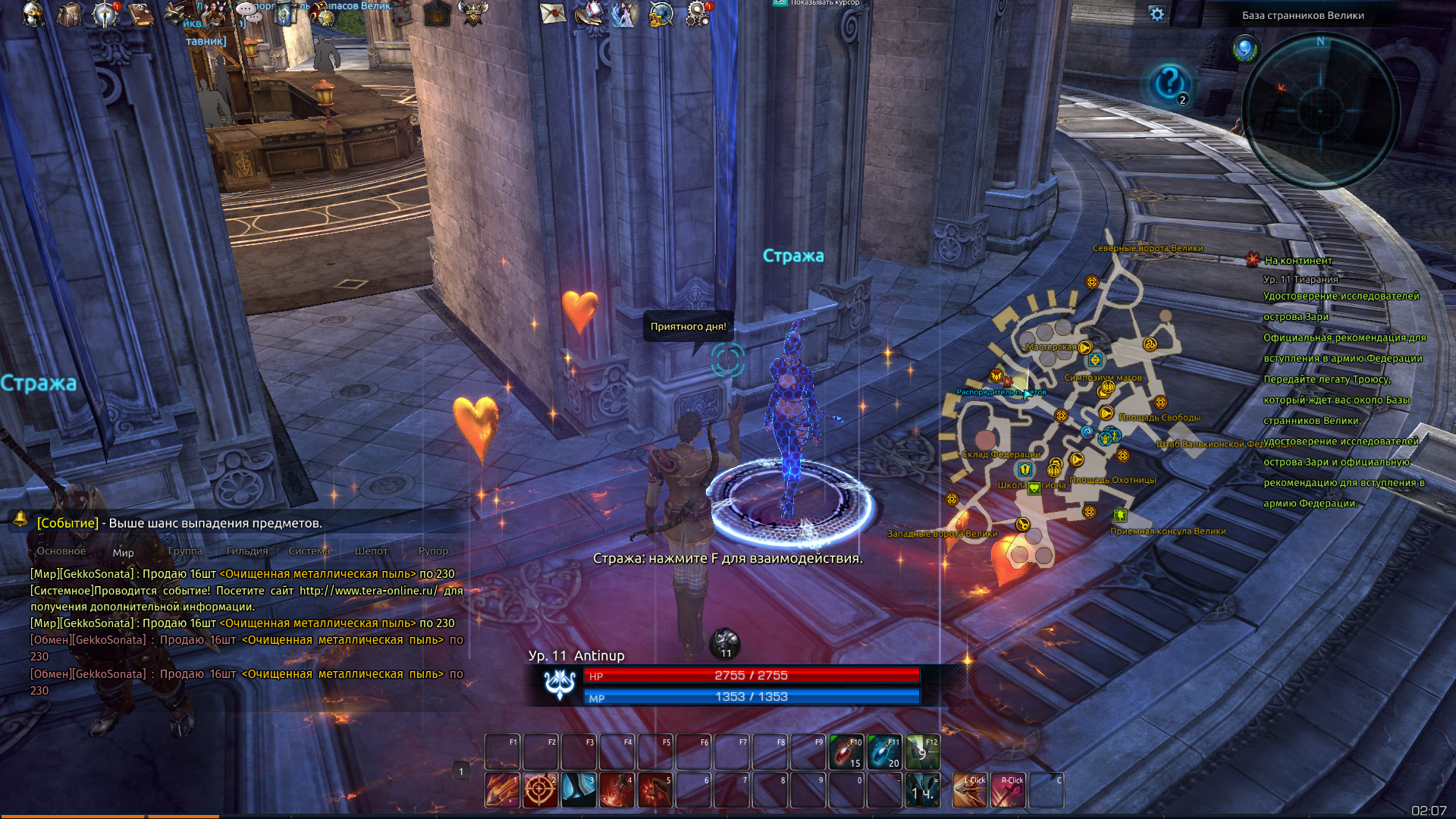Open the quest journal book icon
Image resolution: width=1456 pixels, height=819 pixels.
(x=141, y=14)
